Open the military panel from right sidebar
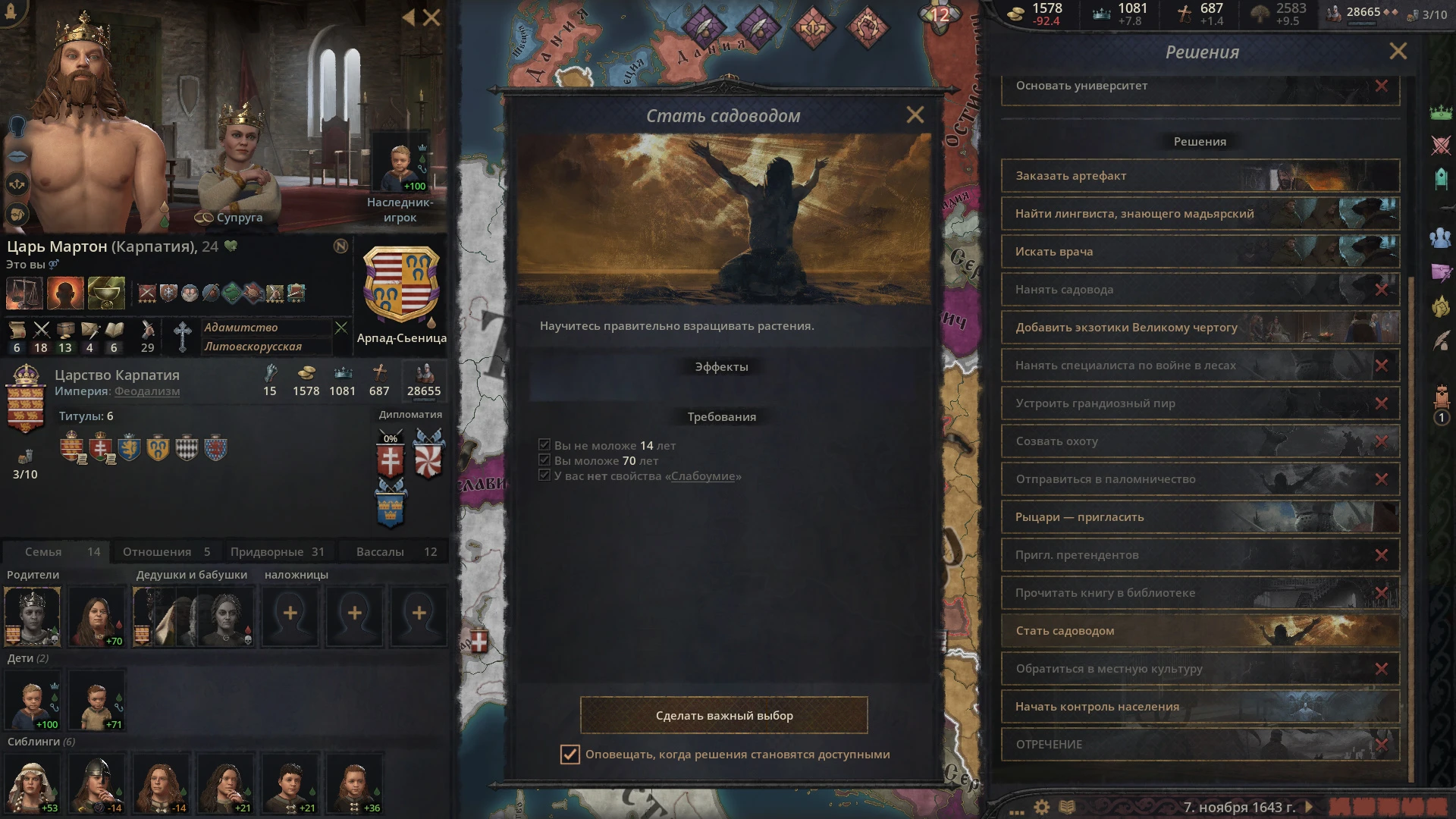The height and width of the screenshot is (819, 1456). pyautogui.click(x=1441, y=146)
